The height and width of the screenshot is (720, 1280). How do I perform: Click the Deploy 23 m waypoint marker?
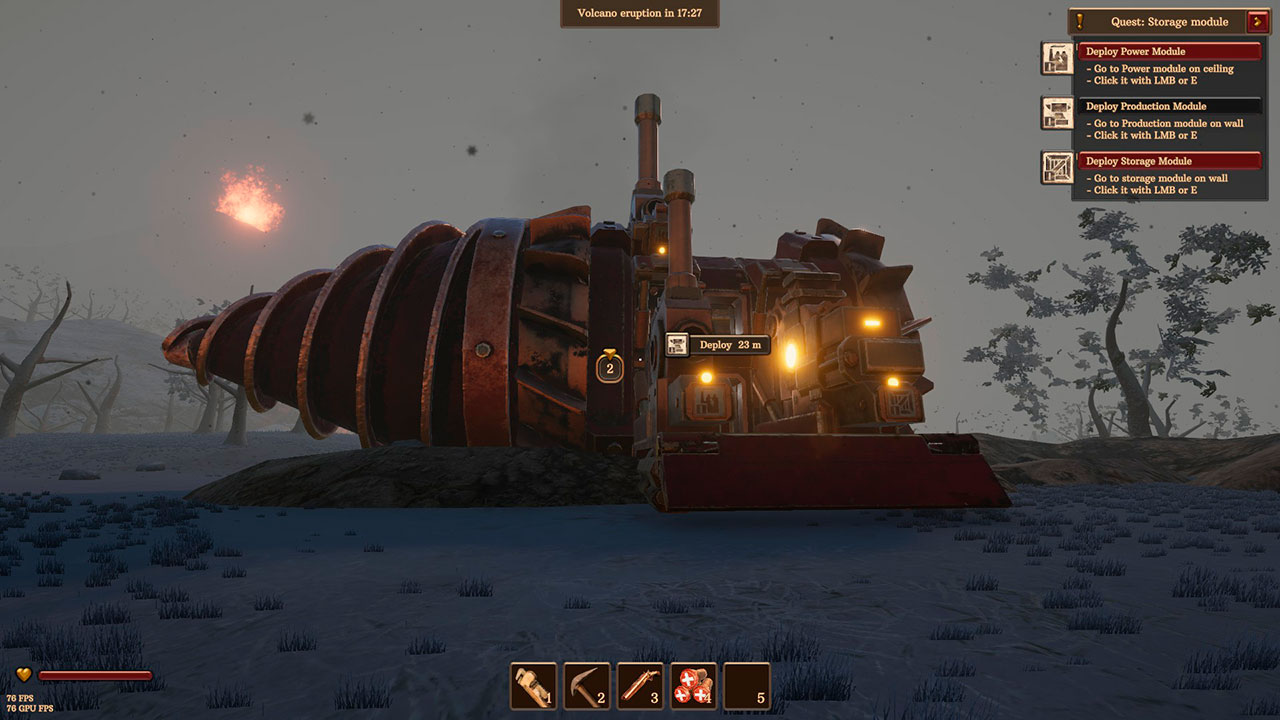coord(718,345)
